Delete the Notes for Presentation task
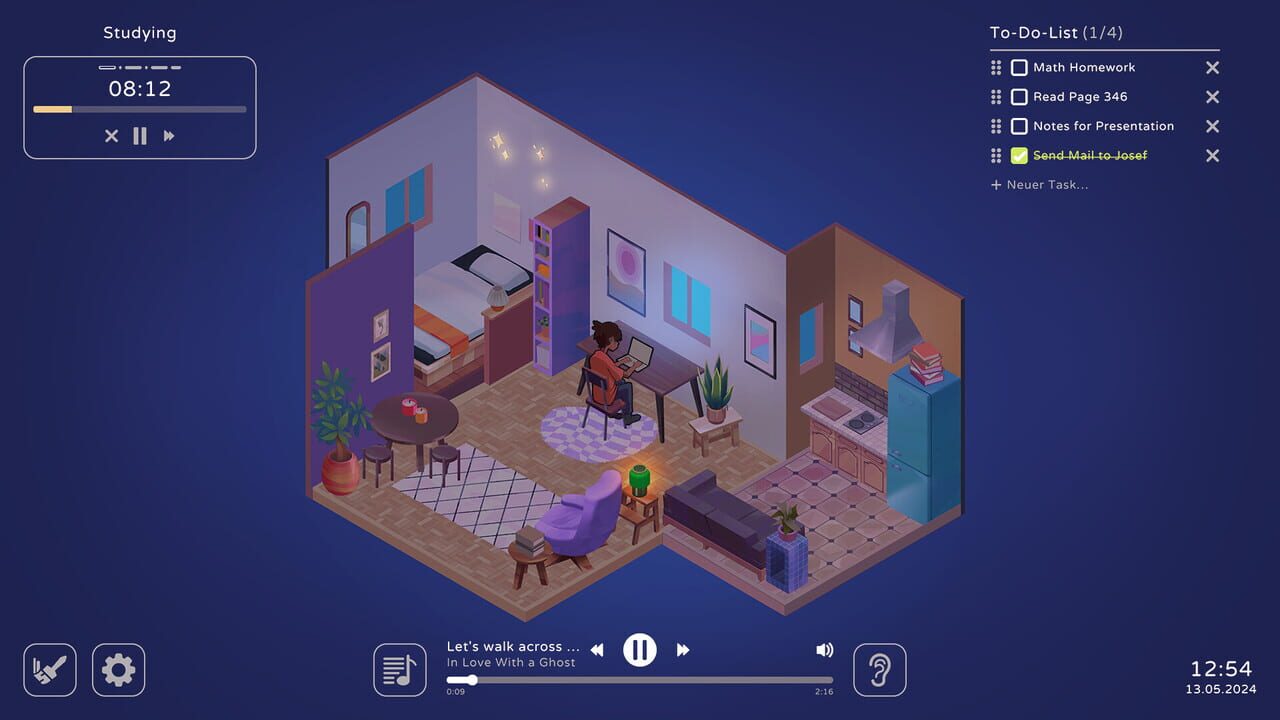The image size is (1280, 720). pos(1211,126)
